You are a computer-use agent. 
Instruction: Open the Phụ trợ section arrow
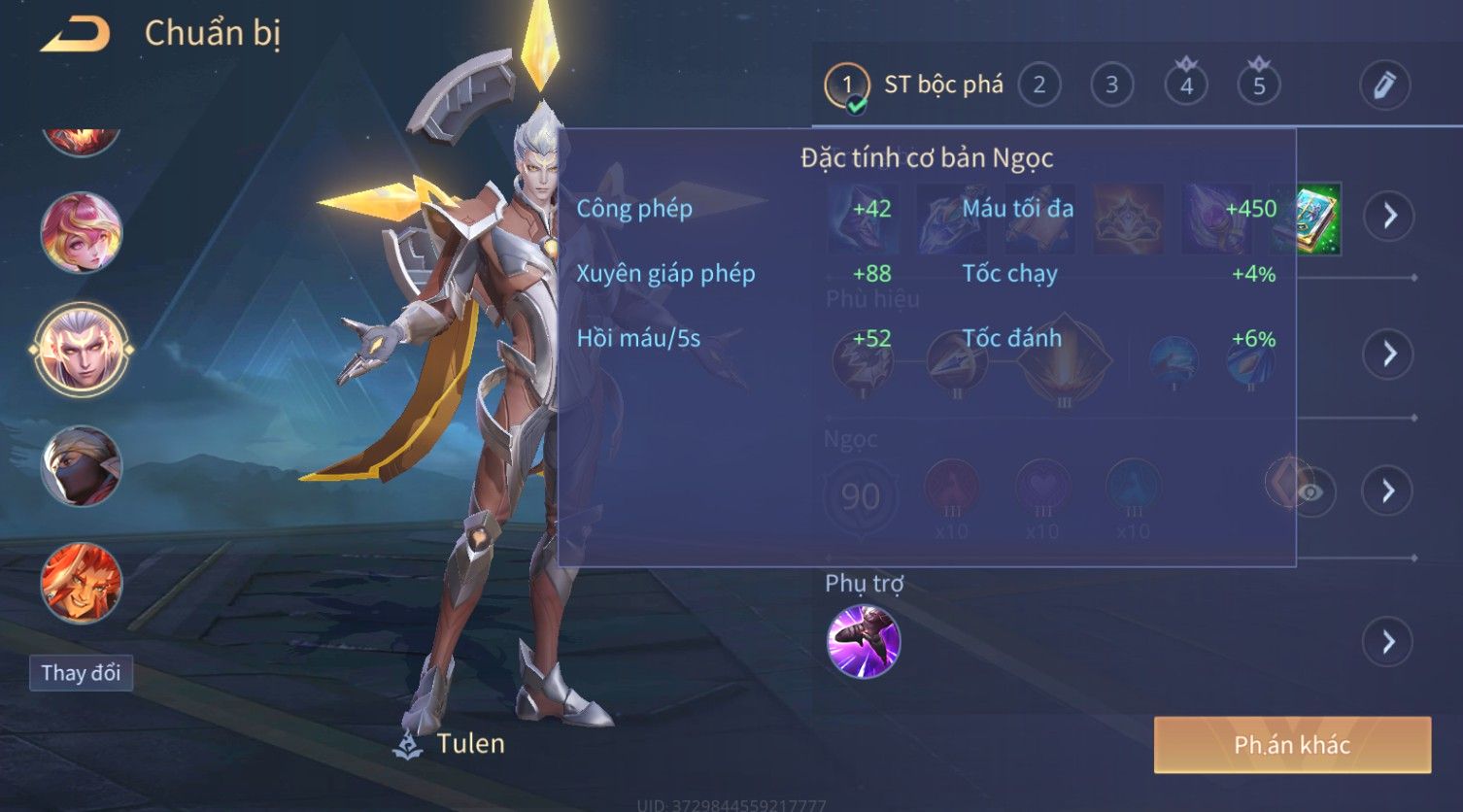tap(1388, 642)
